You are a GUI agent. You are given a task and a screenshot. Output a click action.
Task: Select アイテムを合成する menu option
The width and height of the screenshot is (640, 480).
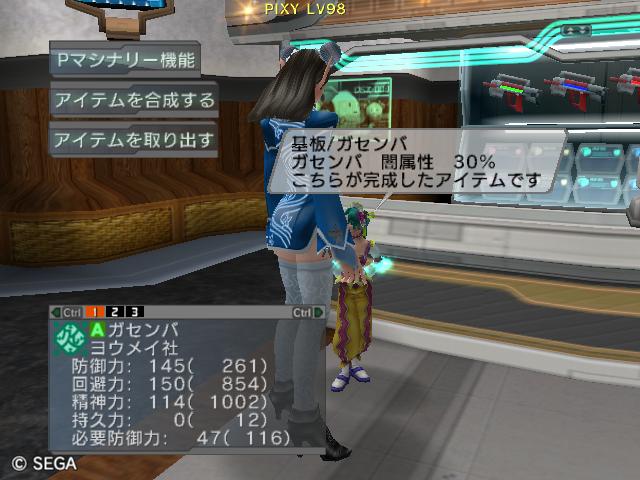[x=134, y=100]
